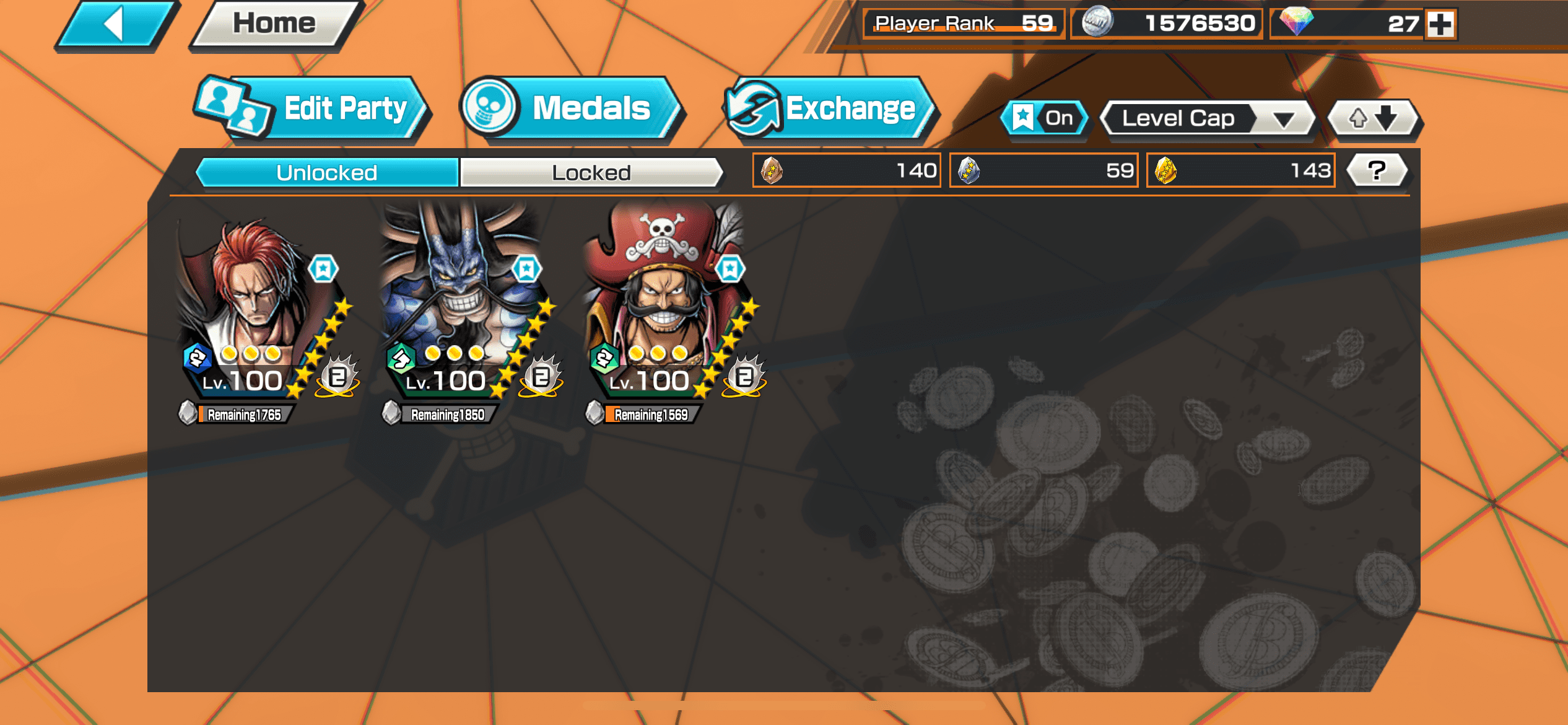Add rainbow diamonds with the plus button
Viewport: 1568px width, 725px height.
pos(1440,25)
